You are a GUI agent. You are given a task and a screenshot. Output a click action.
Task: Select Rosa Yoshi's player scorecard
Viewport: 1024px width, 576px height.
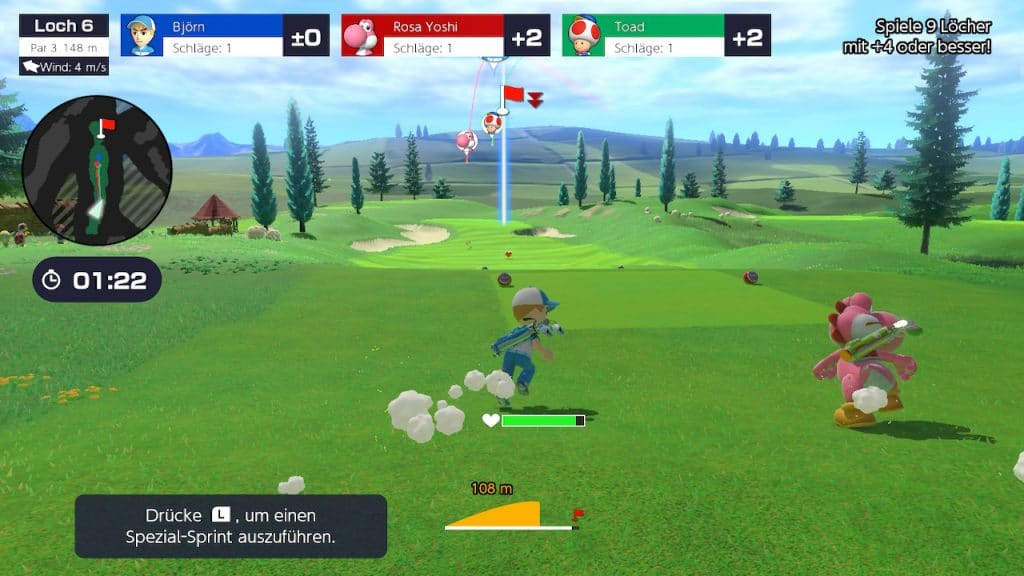click(x=445, y=35)
